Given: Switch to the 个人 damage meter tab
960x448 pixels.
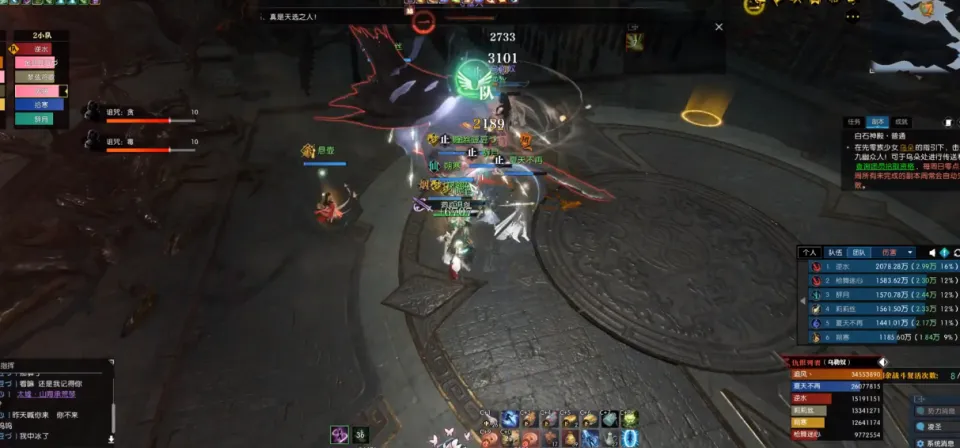Looking at the screenshot, I should click(x=810, y=253).
